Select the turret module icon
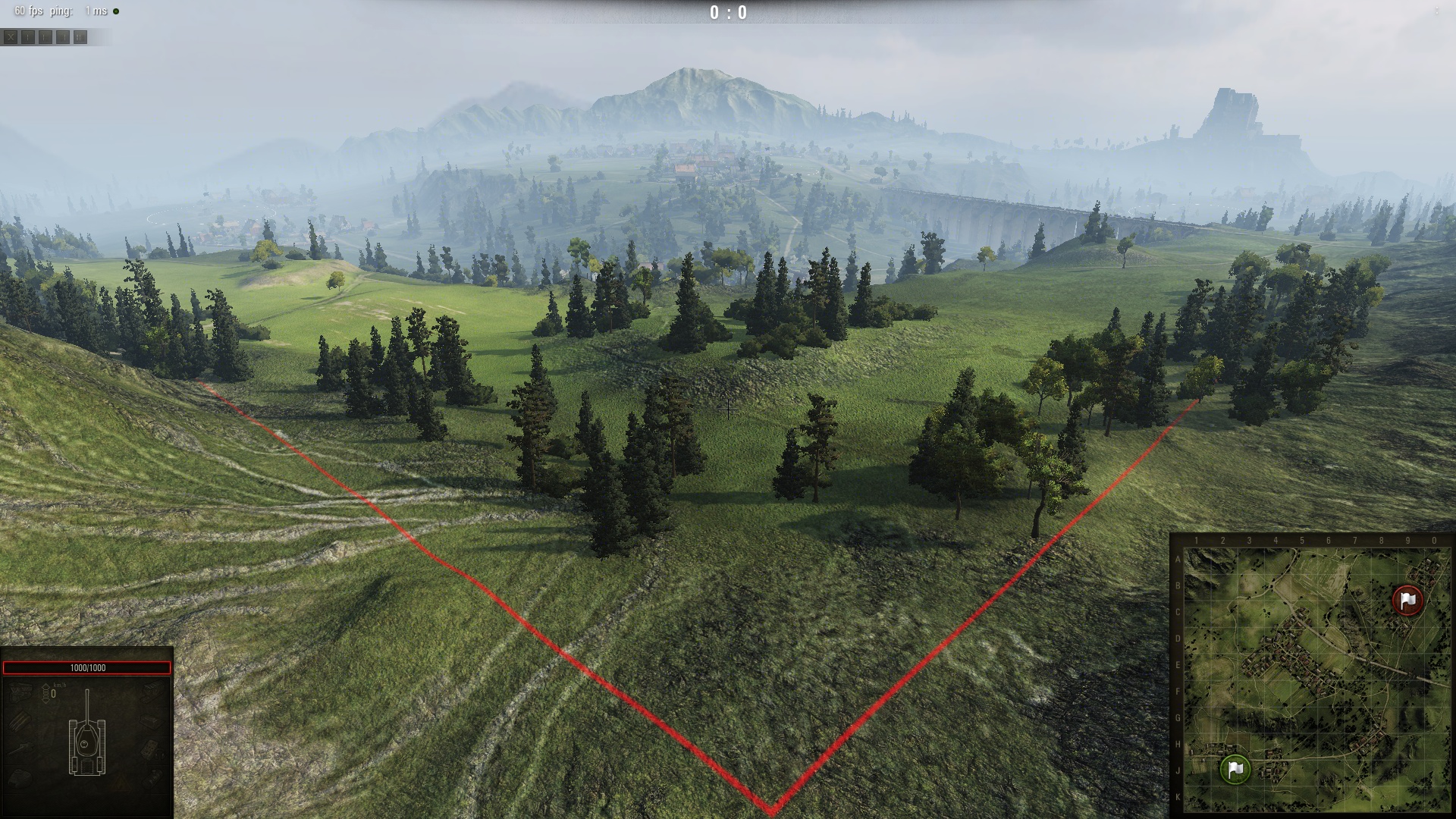Screen dimensions: 1456x819 point(20,778)
